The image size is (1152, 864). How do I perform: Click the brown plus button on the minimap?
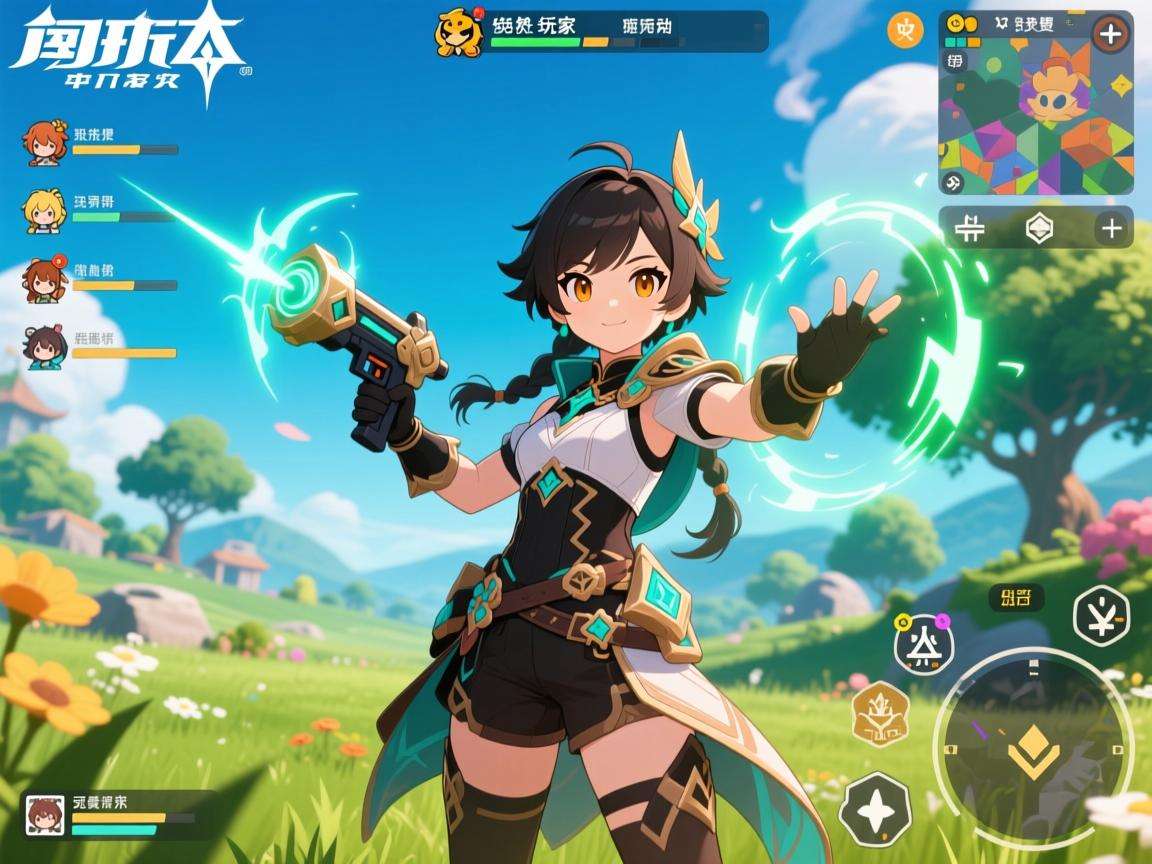1109,34
